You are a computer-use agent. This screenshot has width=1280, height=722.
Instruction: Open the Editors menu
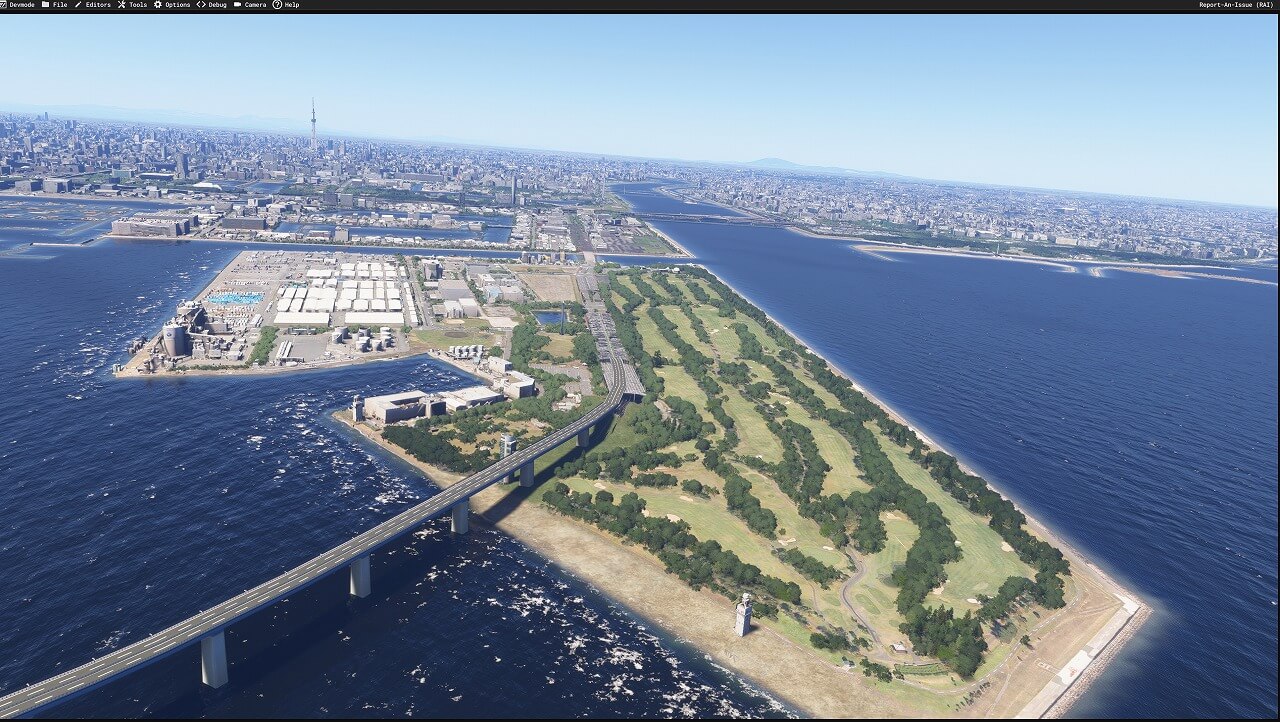[x=93, y=5]
